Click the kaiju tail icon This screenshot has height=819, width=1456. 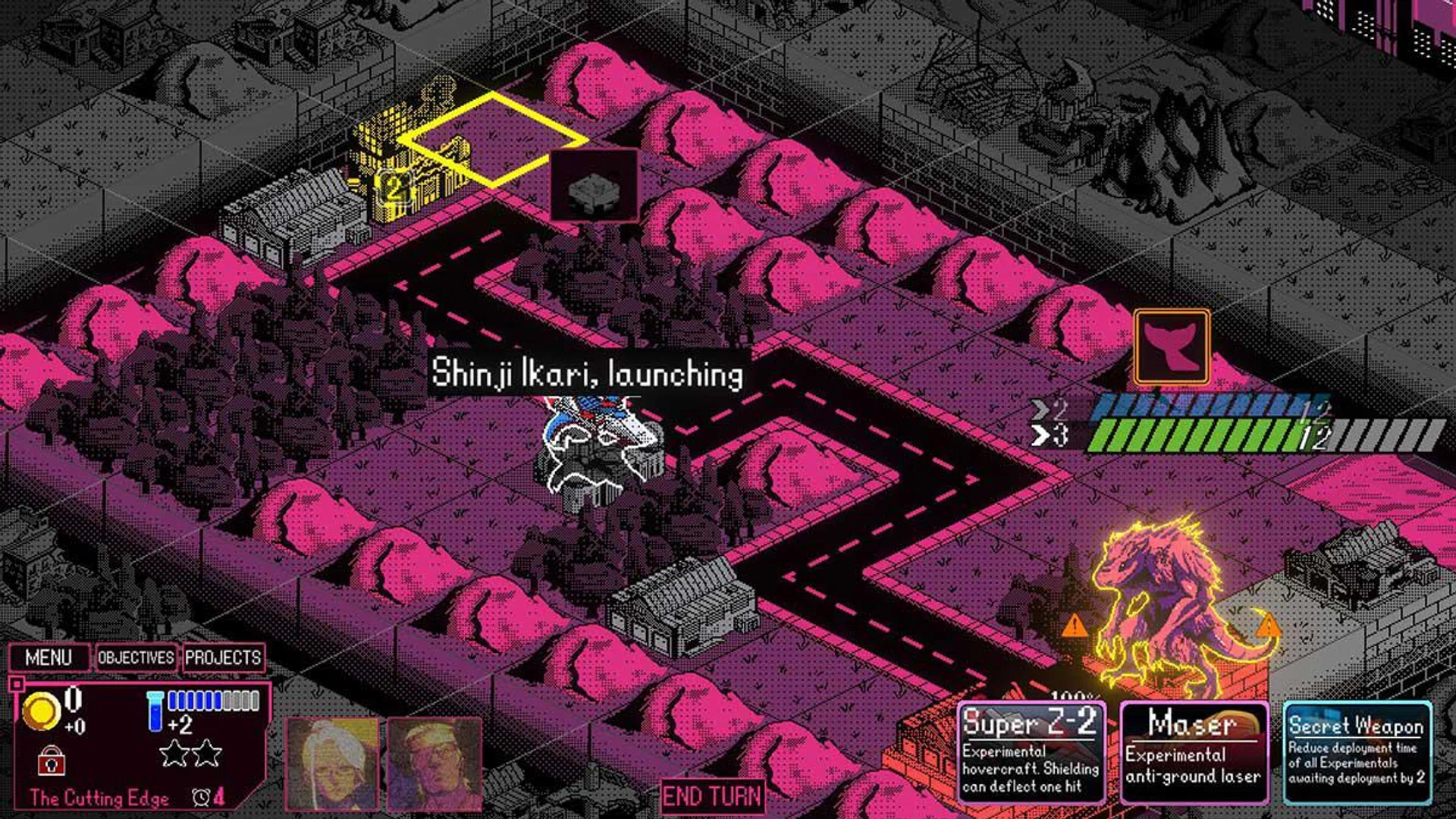[1172, 347]
